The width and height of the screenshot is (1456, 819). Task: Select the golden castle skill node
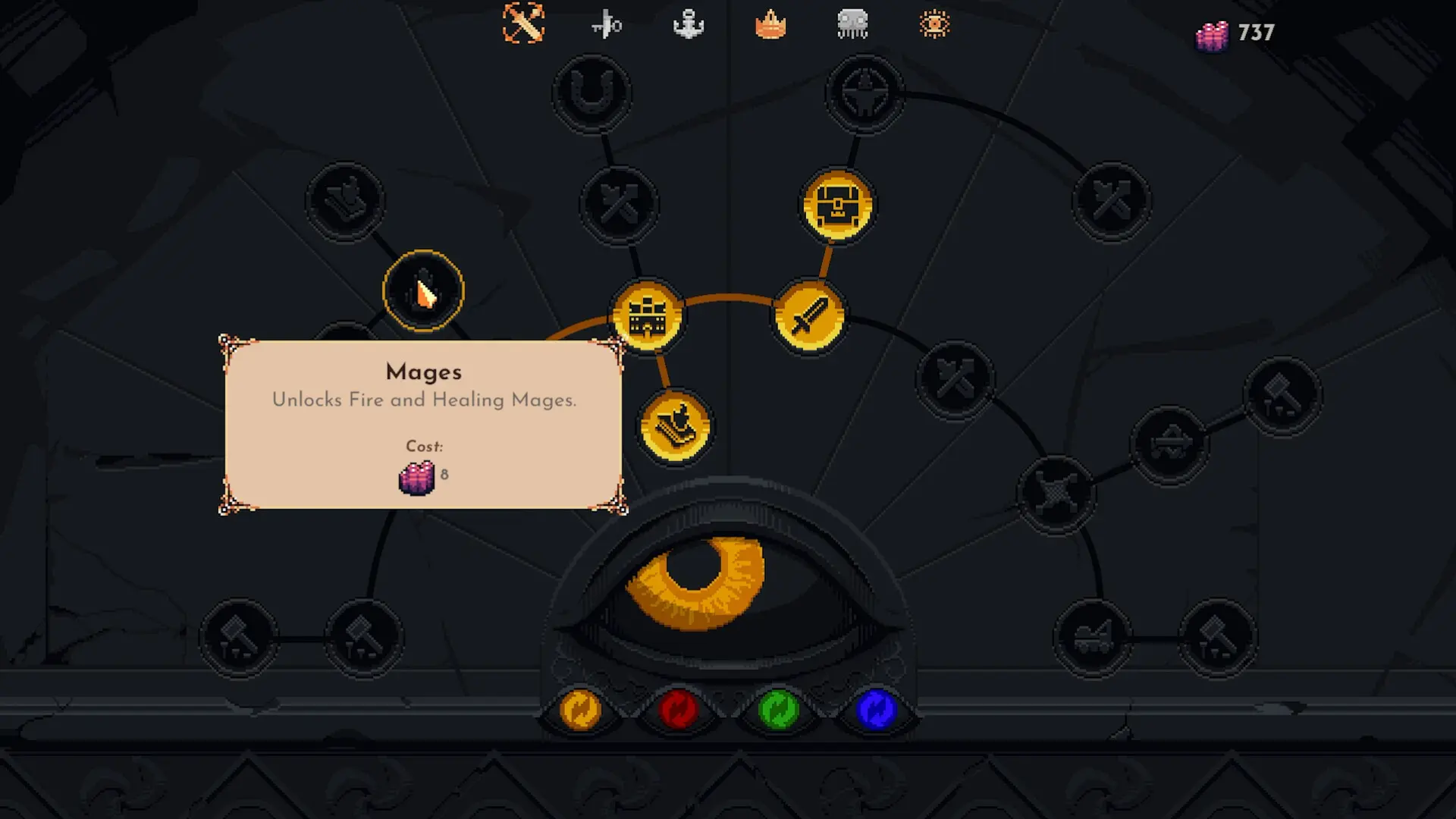647,316
